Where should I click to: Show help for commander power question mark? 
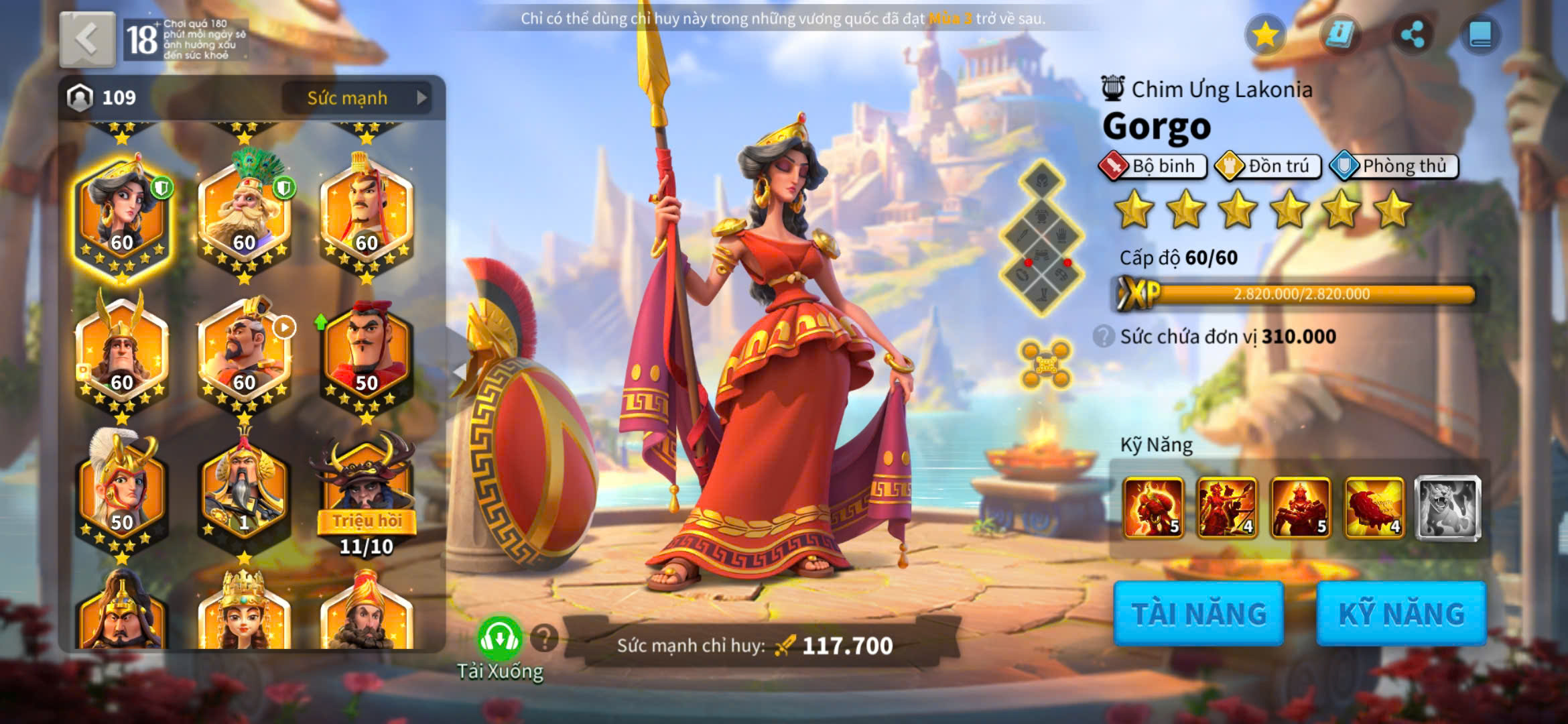pos(544,639)
